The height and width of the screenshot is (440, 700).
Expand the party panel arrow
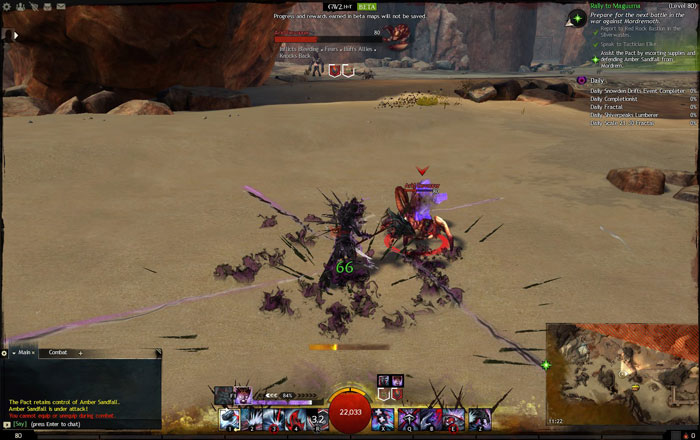pyautogui.click(x=15, y=34)
